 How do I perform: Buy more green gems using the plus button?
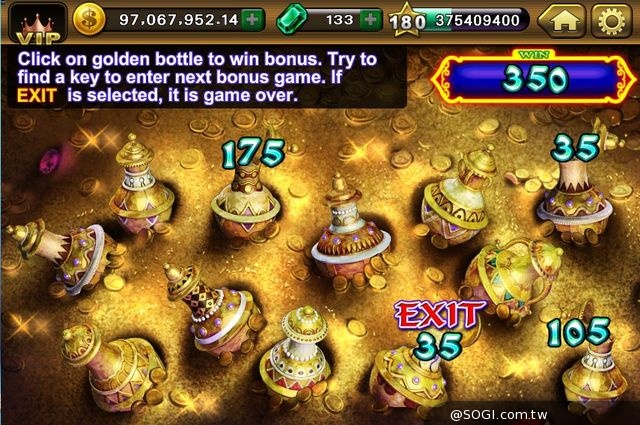(371, 19)
